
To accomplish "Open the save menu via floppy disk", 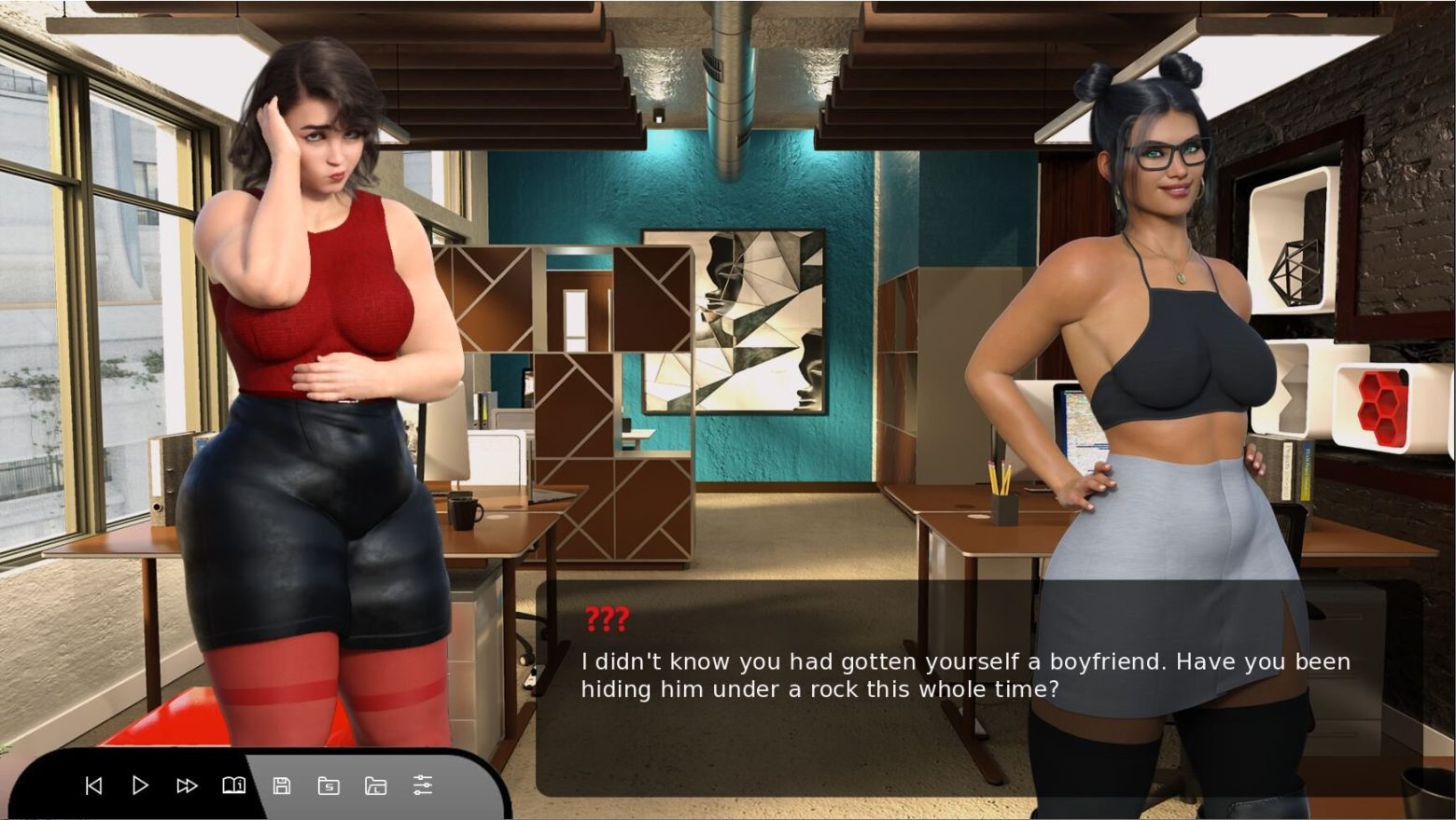I will (x=281, y=785).
